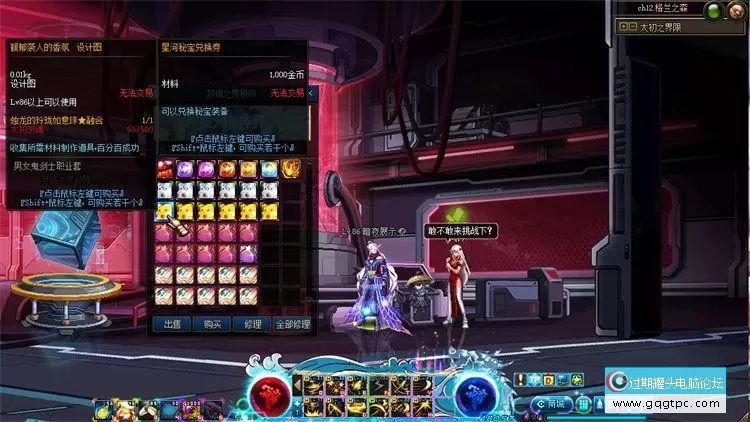Select the red FREE item in the shop grid
The width and height of the screenshot is (750, 422).
click(x=165, y=168)
